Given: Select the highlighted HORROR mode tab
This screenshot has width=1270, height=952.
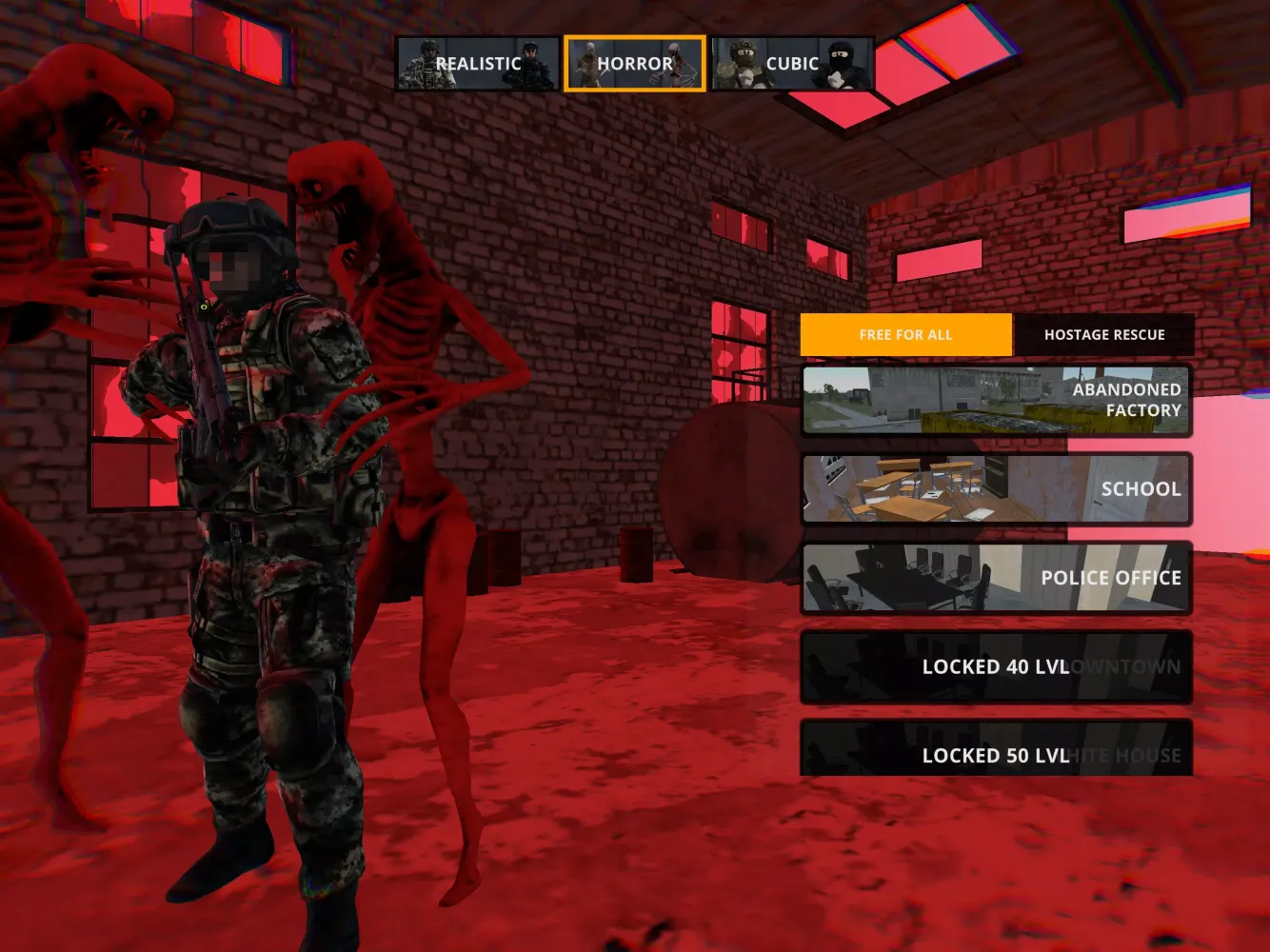Looking at the screenshot, I should [x=634, y=63].
